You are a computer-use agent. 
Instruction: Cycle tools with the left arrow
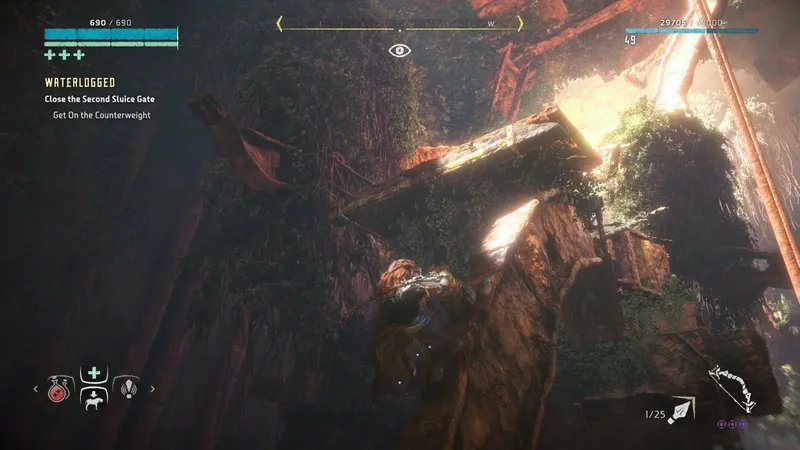click(37, 389)
